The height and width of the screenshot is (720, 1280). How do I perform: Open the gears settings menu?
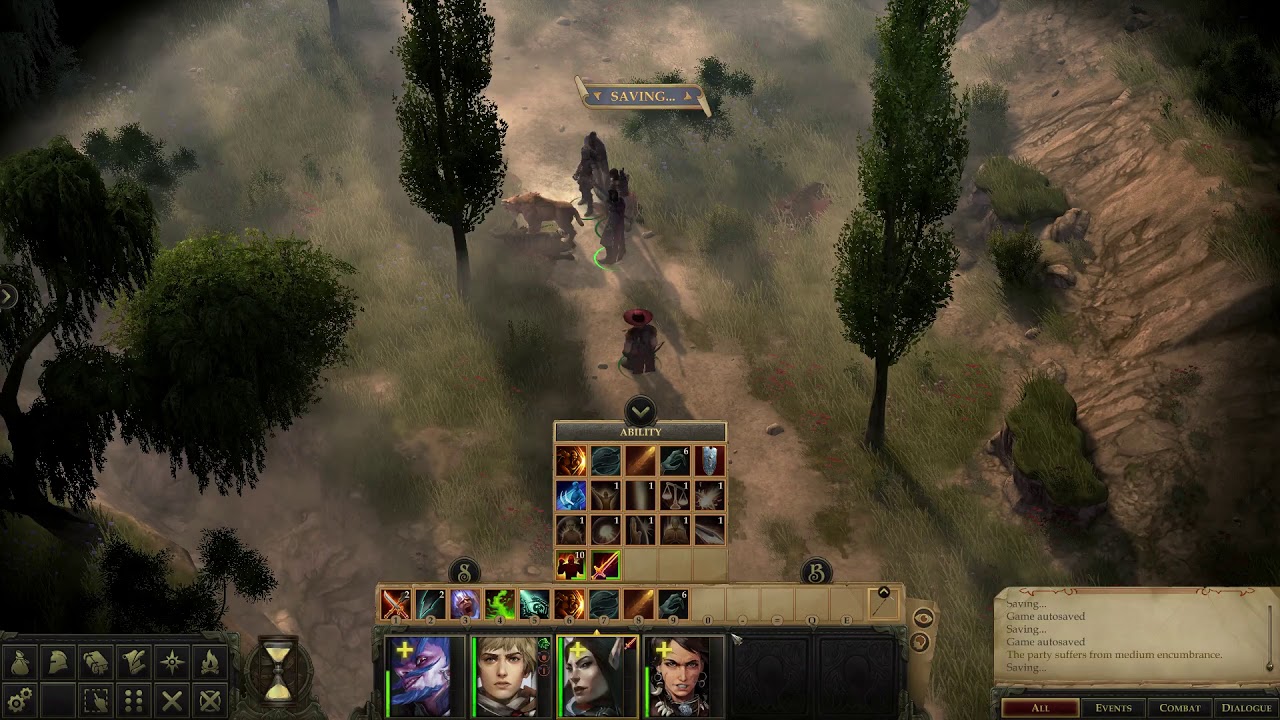20,699
